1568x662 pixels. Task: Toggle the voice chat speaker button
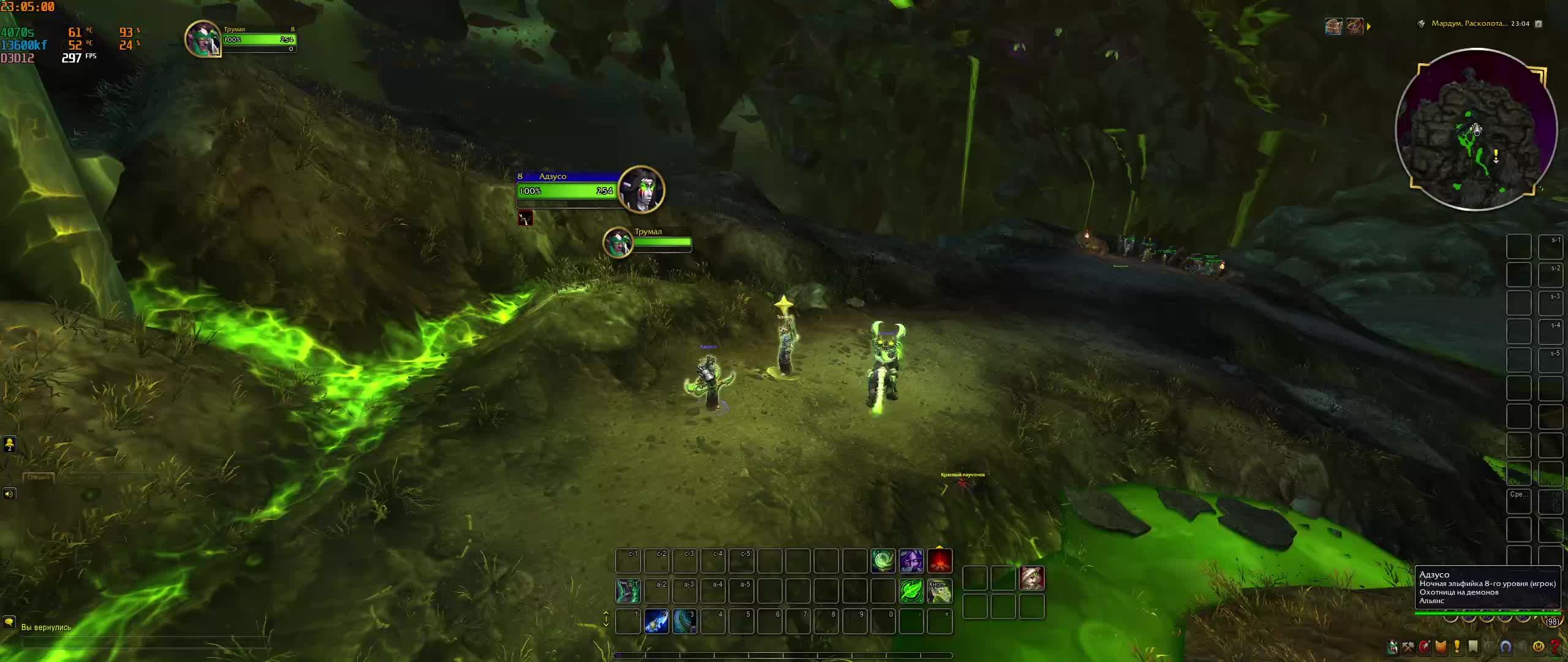(9, 493)
